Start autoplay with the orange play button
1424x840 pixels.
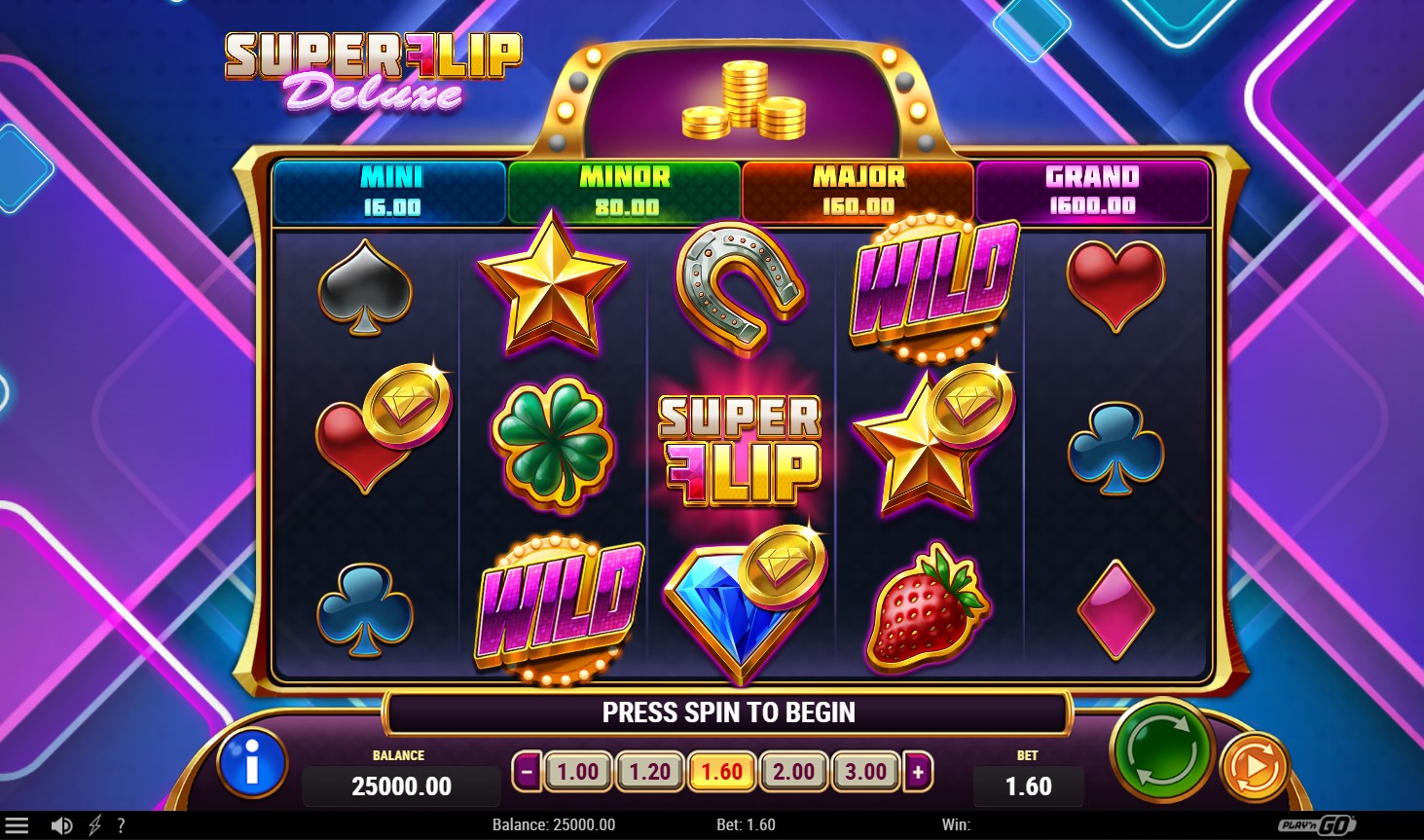pyautogui.click(x=1254, y=768)
